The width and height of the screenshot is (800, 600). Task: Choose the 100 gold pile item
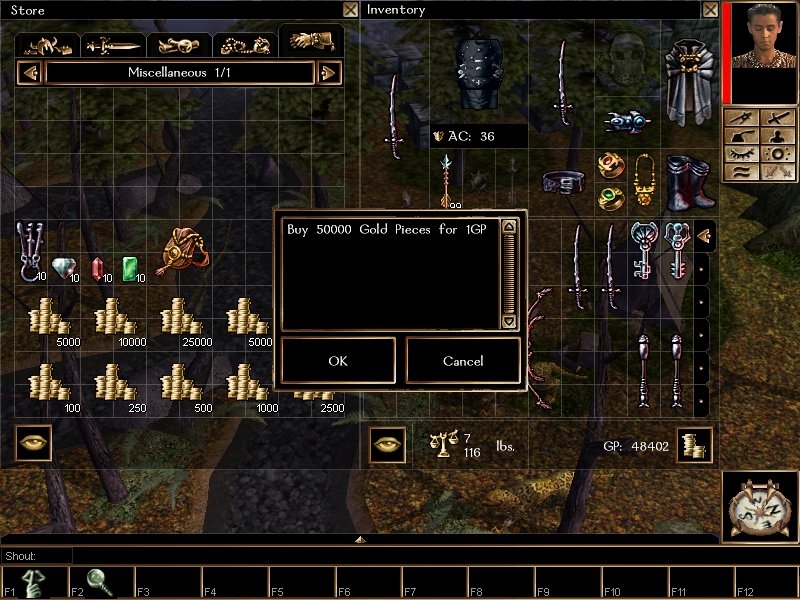(x=48, y=386)
